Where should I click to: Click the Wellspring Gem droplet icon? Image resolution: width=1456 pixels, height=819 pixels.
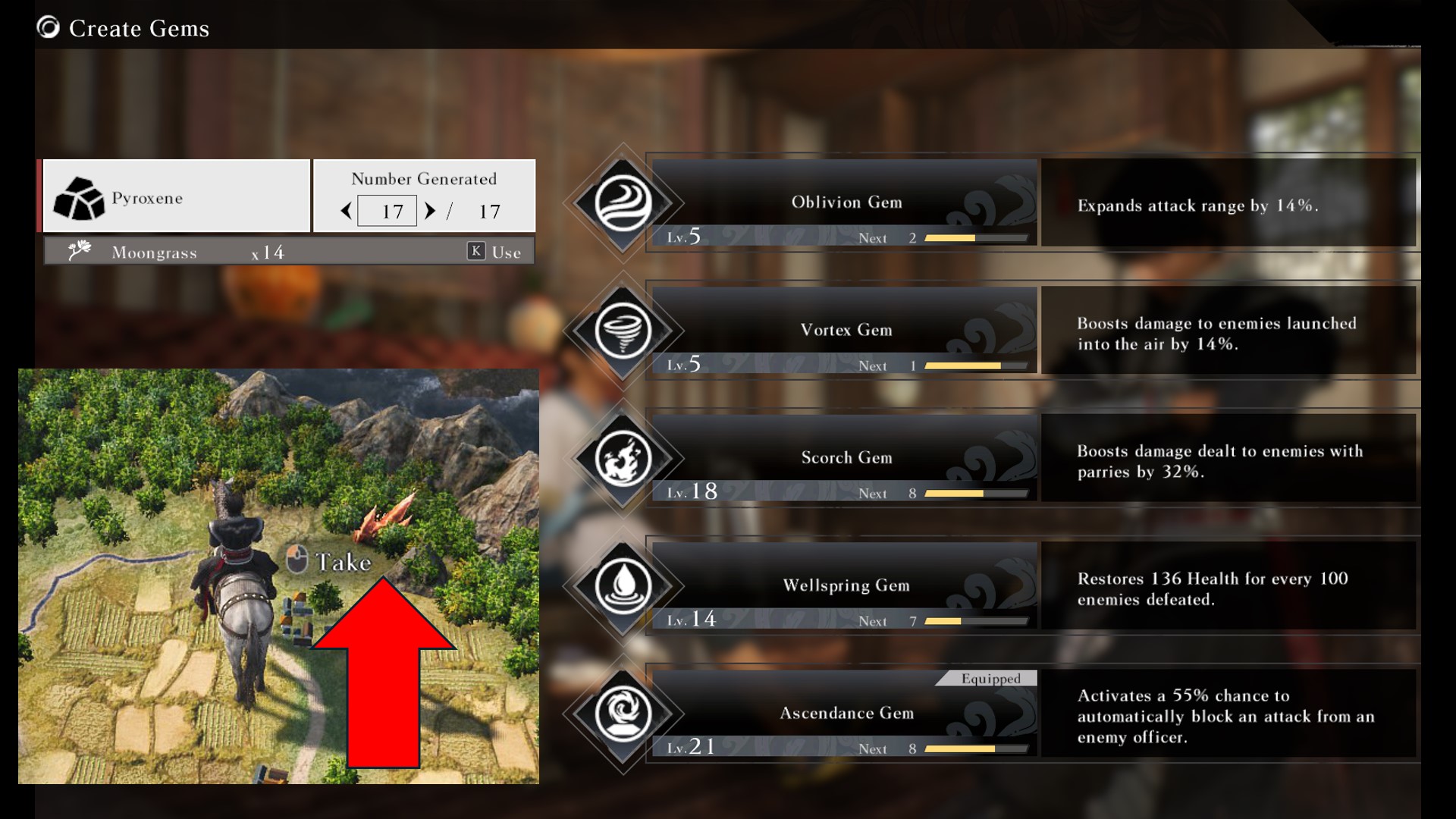point(623,585)
